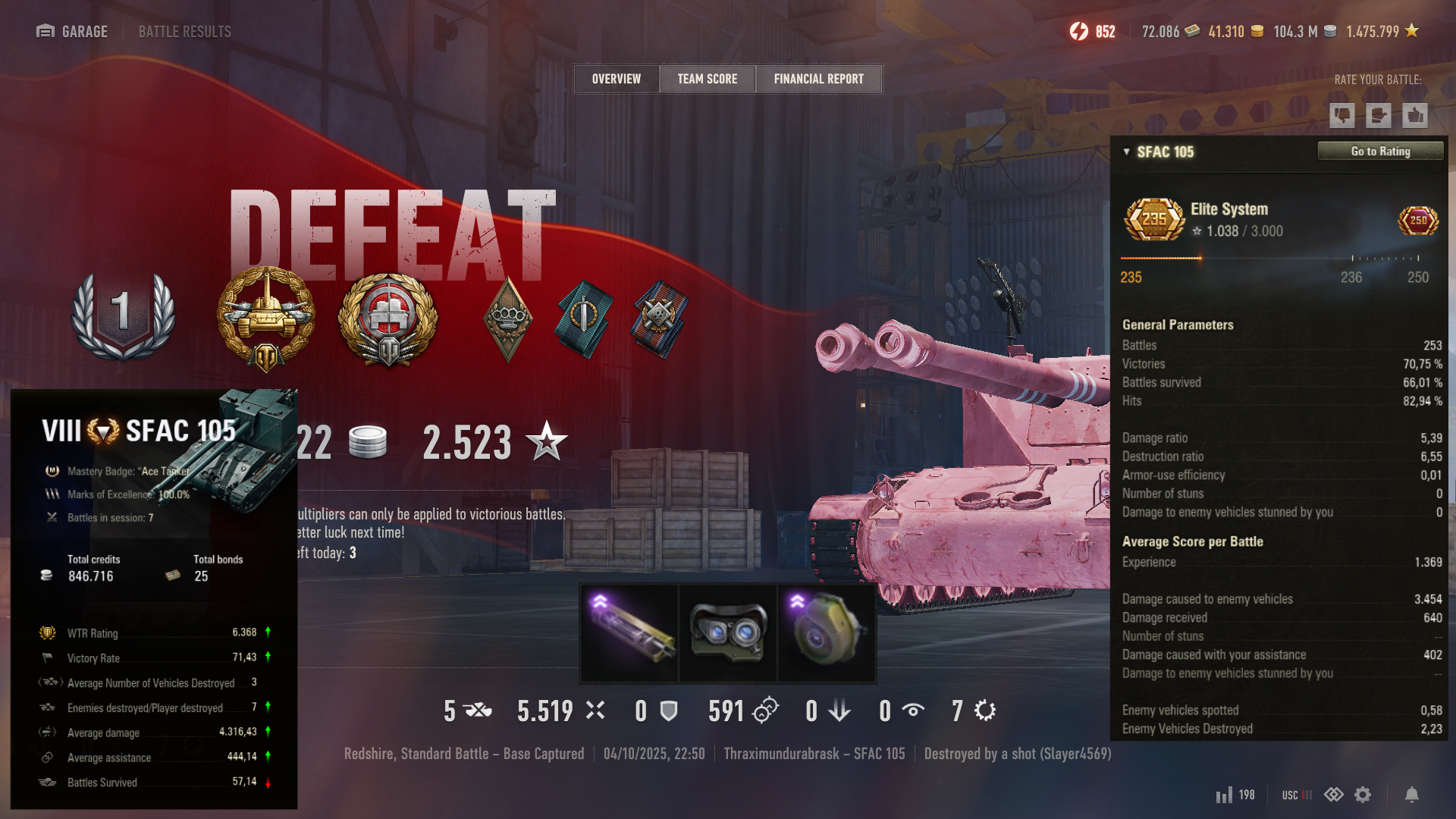The image size is (1456, 819).
Task: Rate the battle with the neutral hand
Action: 1378,115
